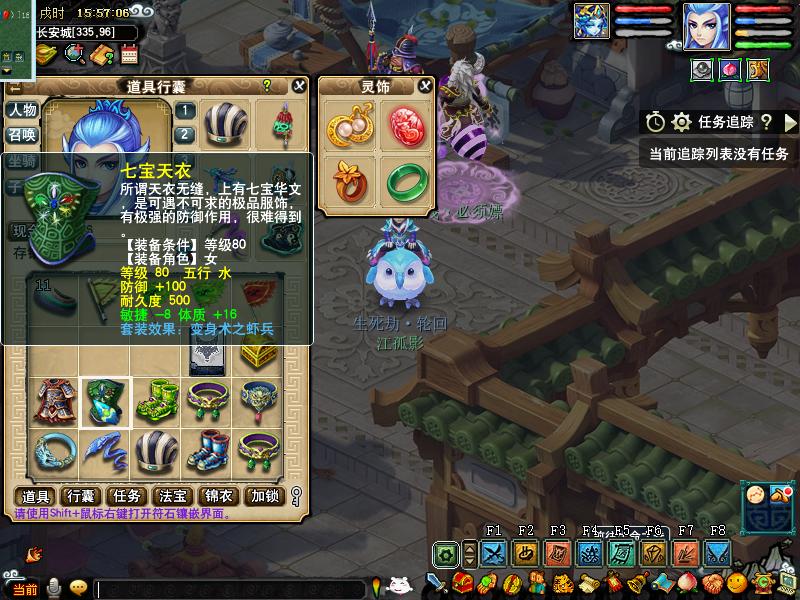Select the highlighted green robe item

pyautogui.click(x=105, y=403)
